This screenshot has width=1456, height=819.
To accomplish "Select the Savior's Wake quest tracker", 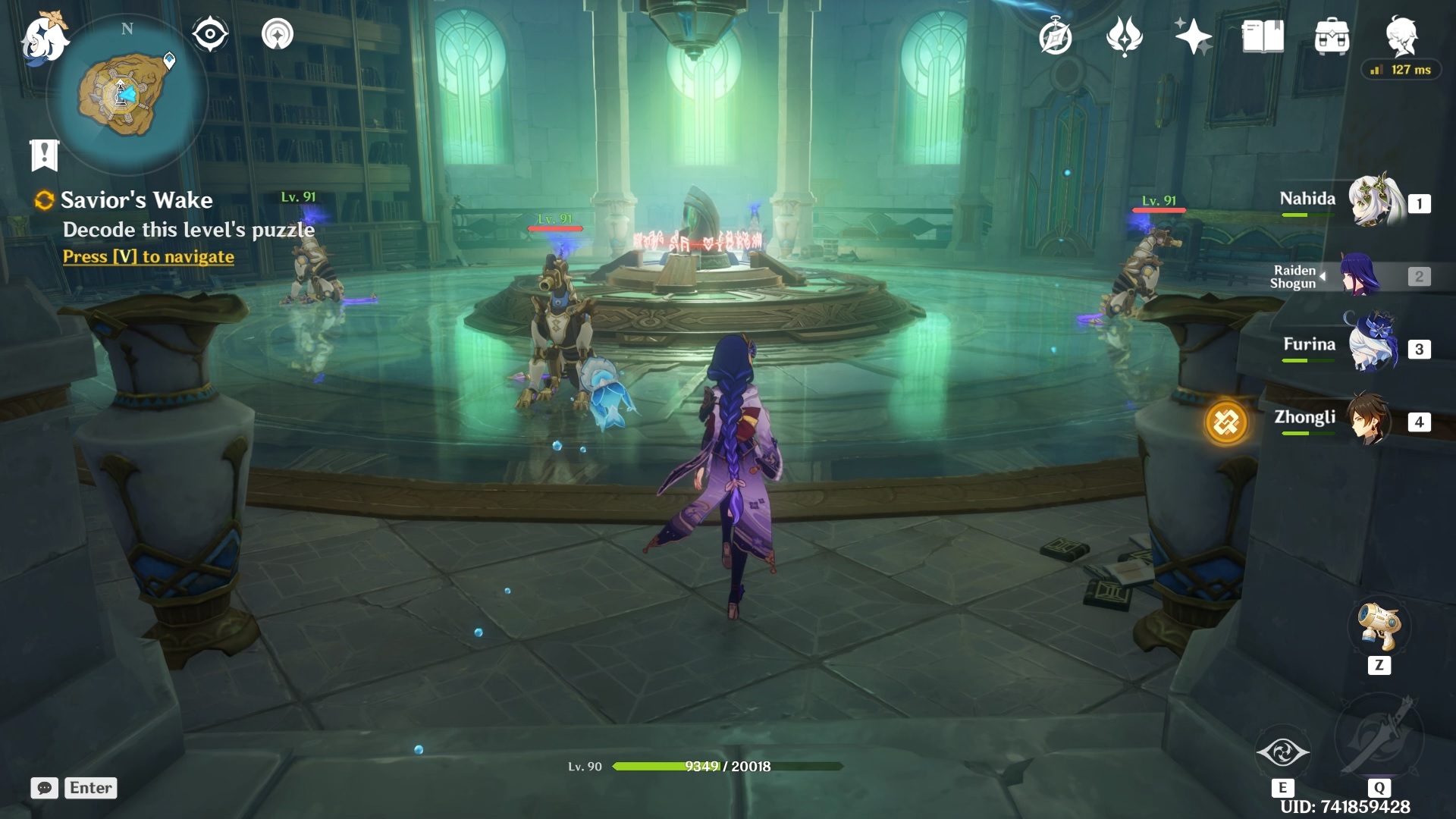I will coord(136,200).
